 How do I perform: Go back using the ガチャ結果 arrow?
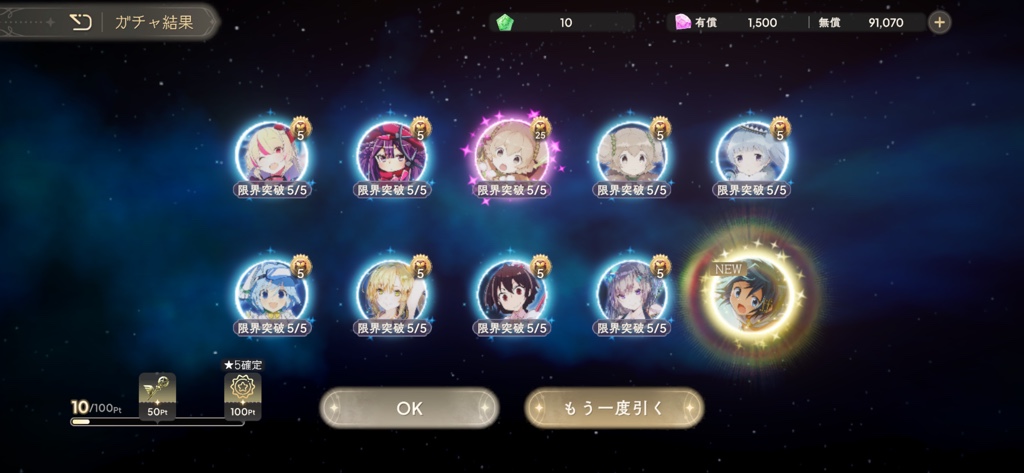click(81, 22)
